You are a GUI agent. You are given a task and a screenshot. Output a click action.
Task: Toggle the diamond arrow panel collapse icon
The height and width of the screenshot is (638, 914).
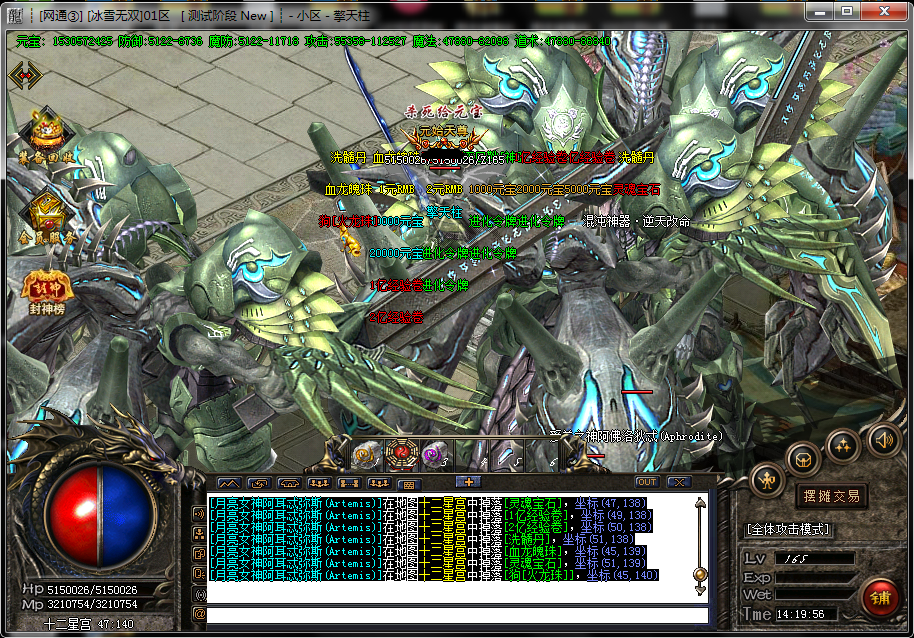[24, 75]
